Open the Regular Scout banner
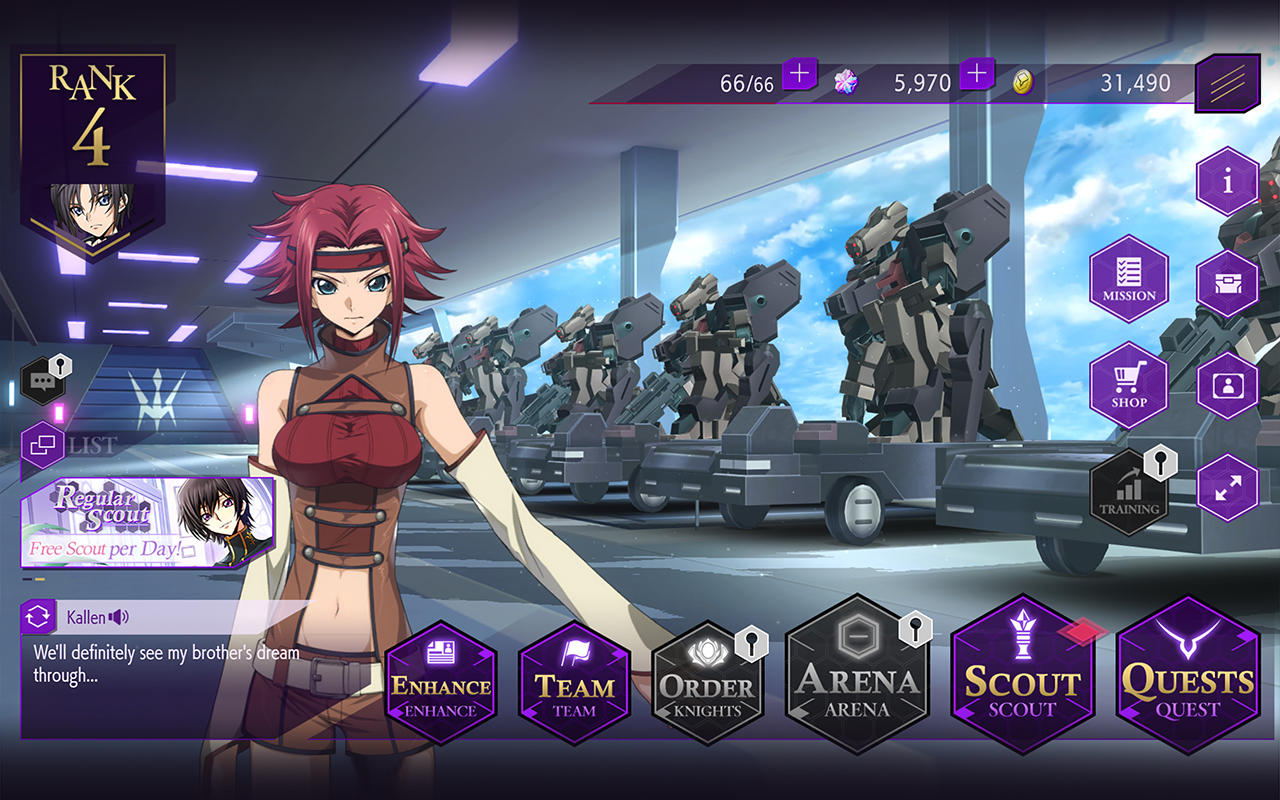Screen dimensions: 1280x800 [x=148, y=522]
